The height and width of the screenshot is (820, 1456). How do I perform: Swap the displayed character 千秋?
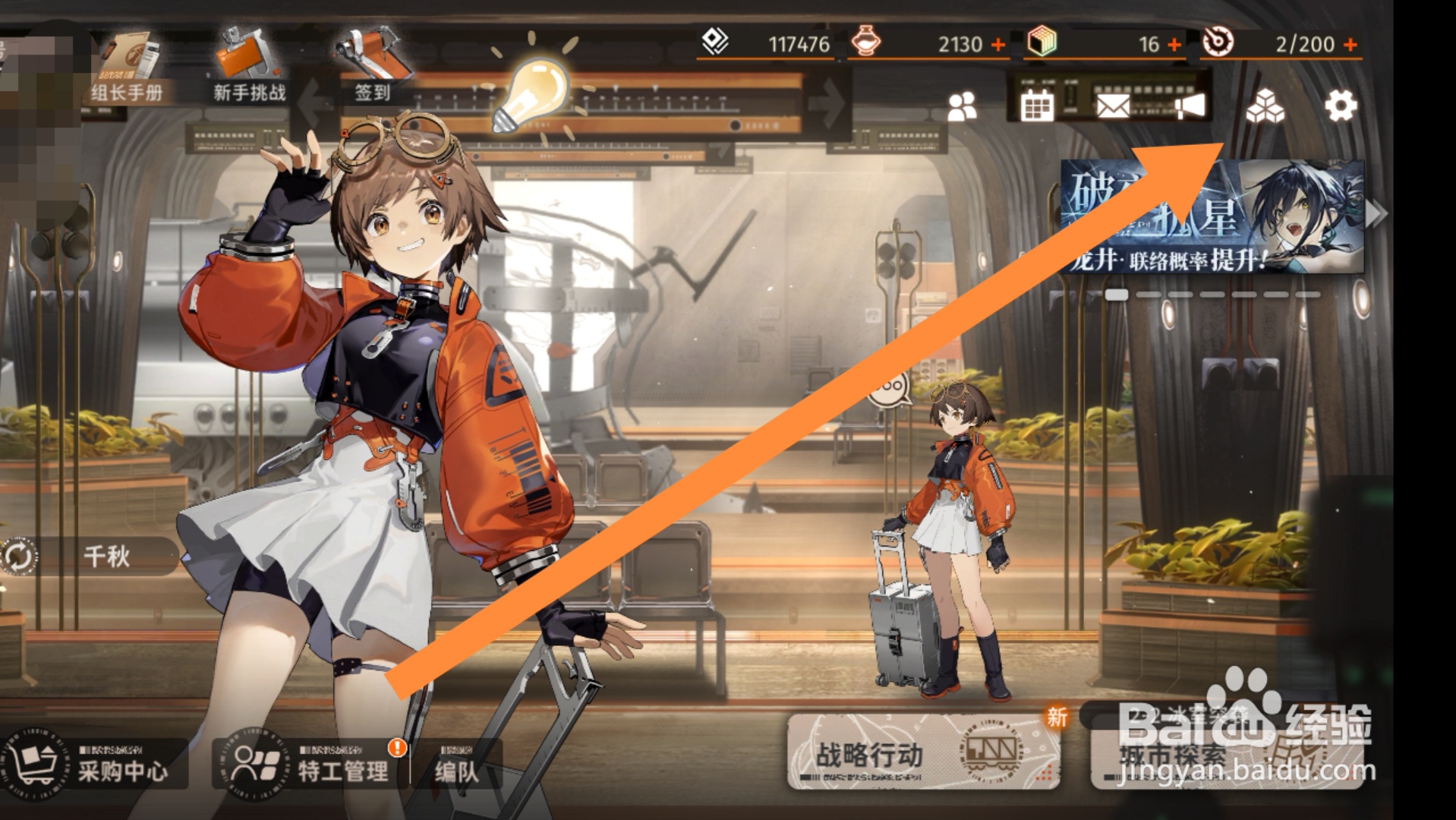pyautogui.click(x=18, y=557)
